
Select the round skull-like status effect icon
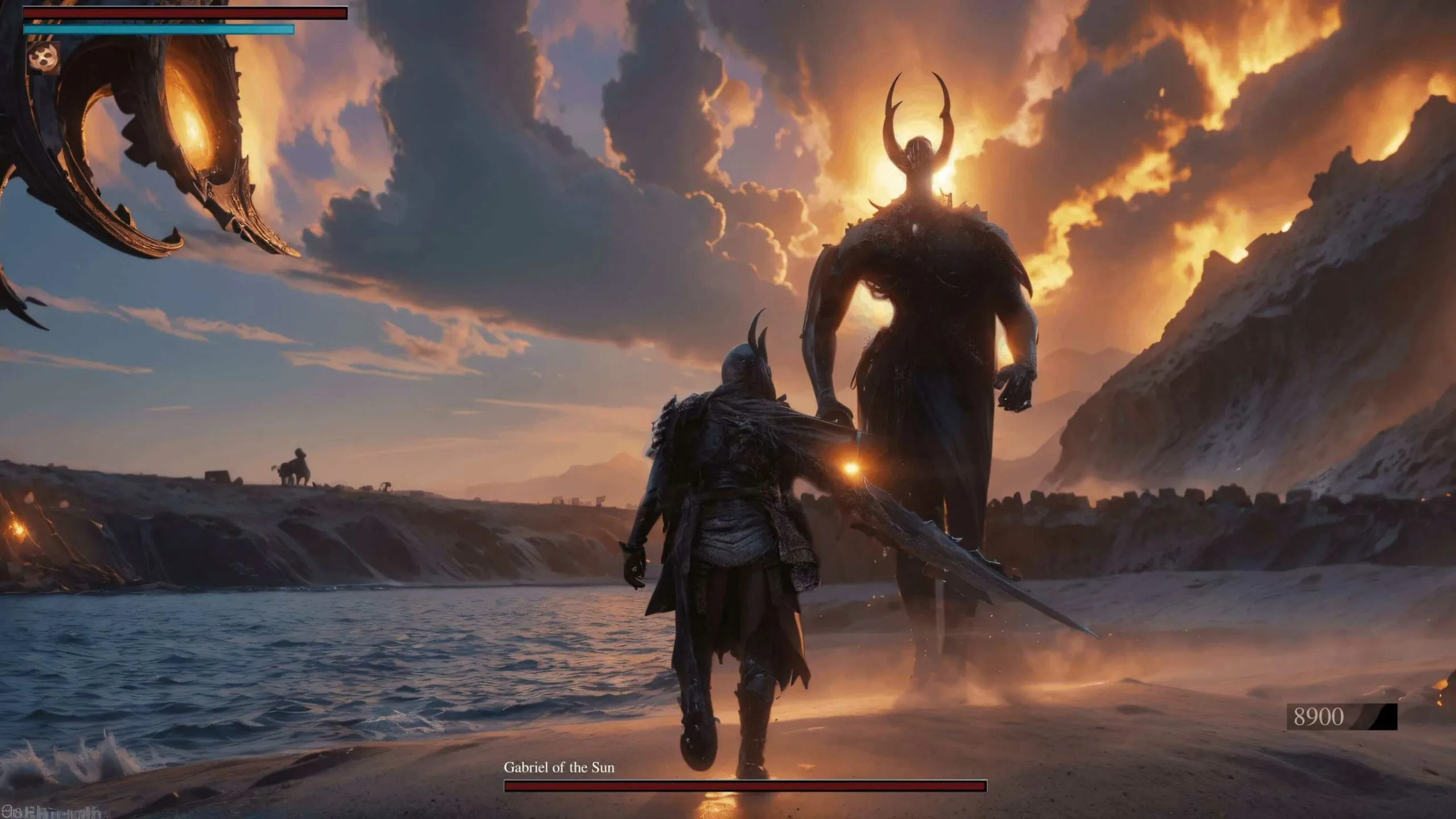pos(44,57)
